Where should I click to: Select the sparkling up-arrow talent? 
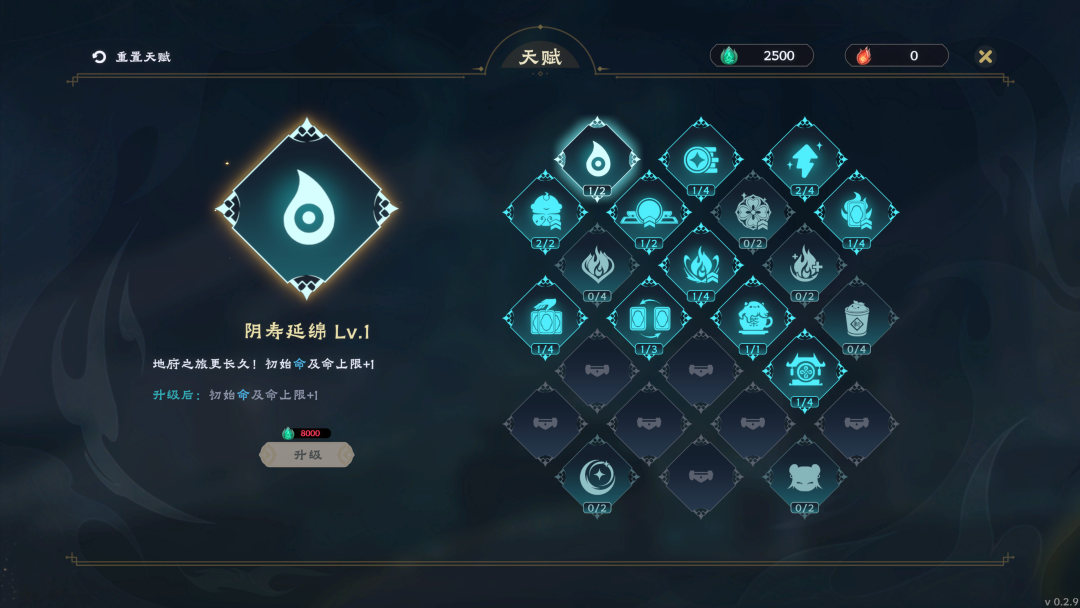[804, 158]
